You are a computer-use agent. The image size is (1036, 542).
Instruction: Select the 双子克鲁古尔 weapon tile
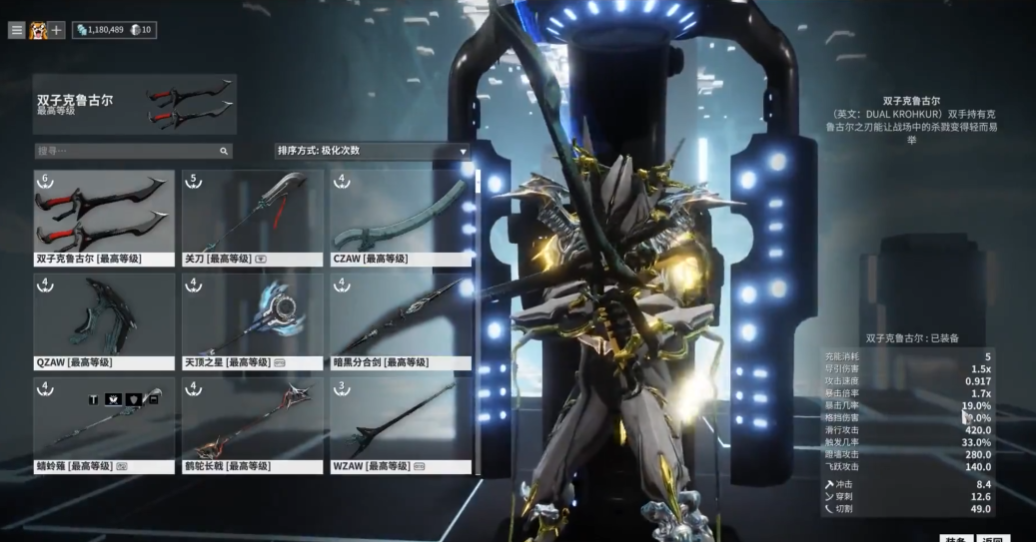pos(104,217)
